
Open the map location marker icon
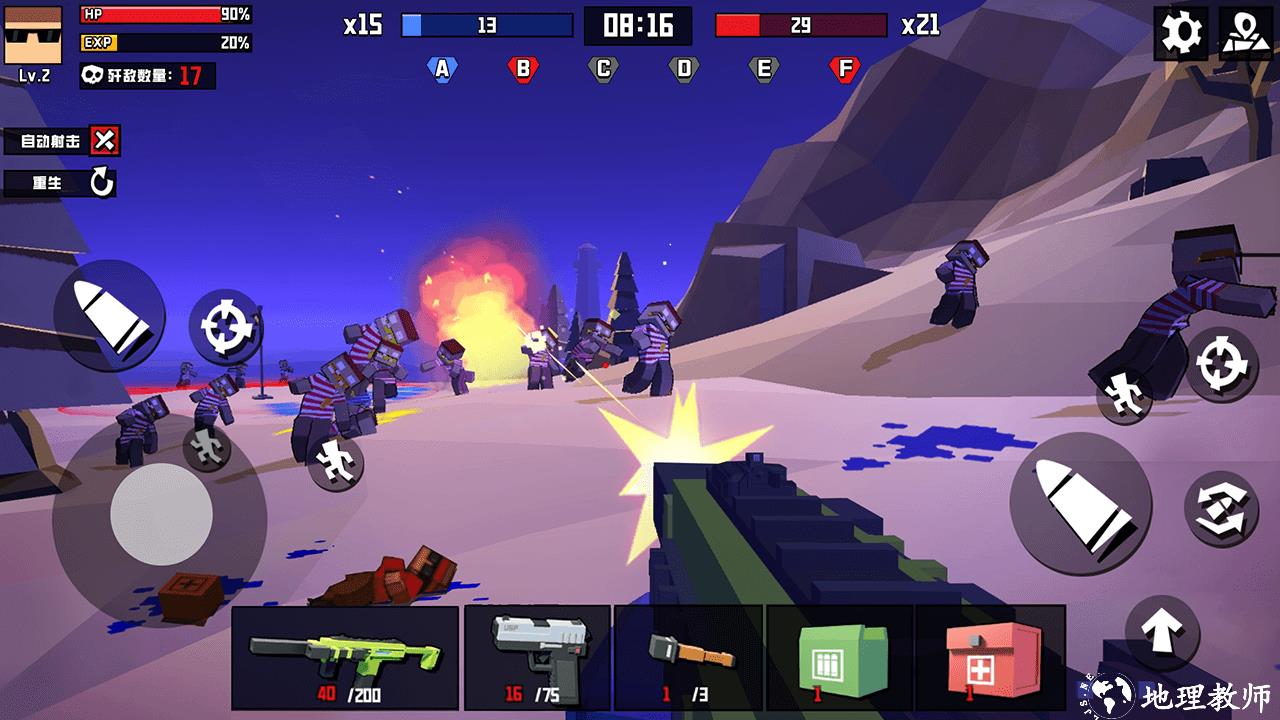[1245, 33]
